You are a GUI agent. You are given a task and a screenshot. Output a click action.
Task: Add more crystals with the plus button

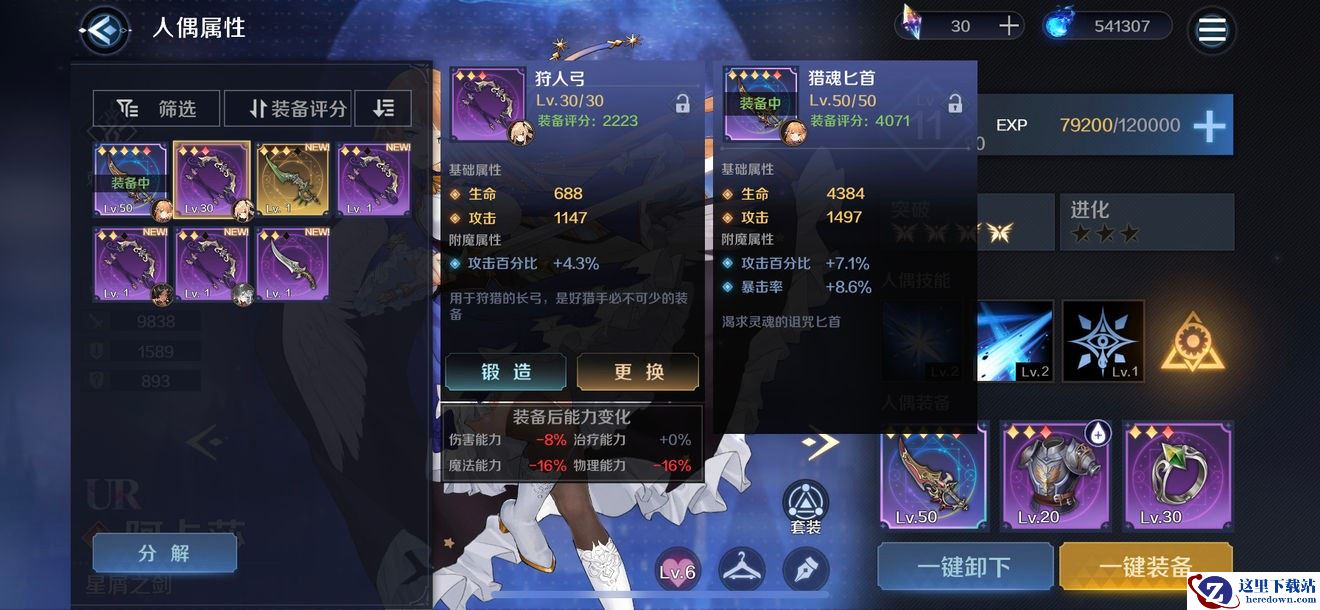1008,26
